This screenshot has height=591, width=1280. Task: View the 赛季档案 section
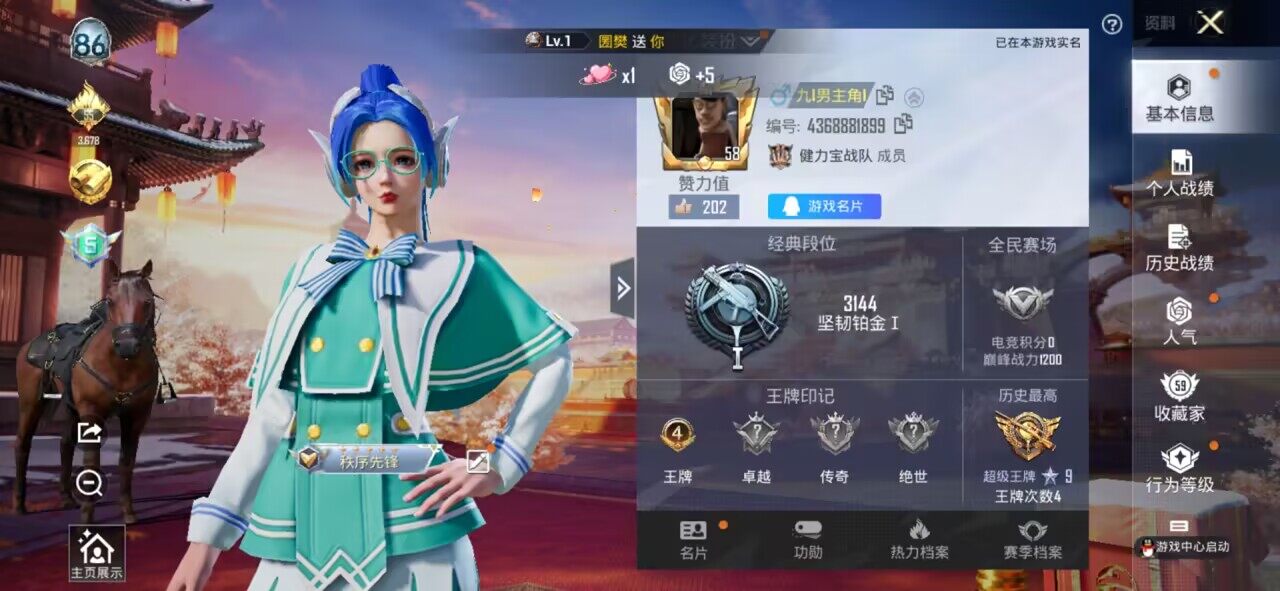point(1033,540)
